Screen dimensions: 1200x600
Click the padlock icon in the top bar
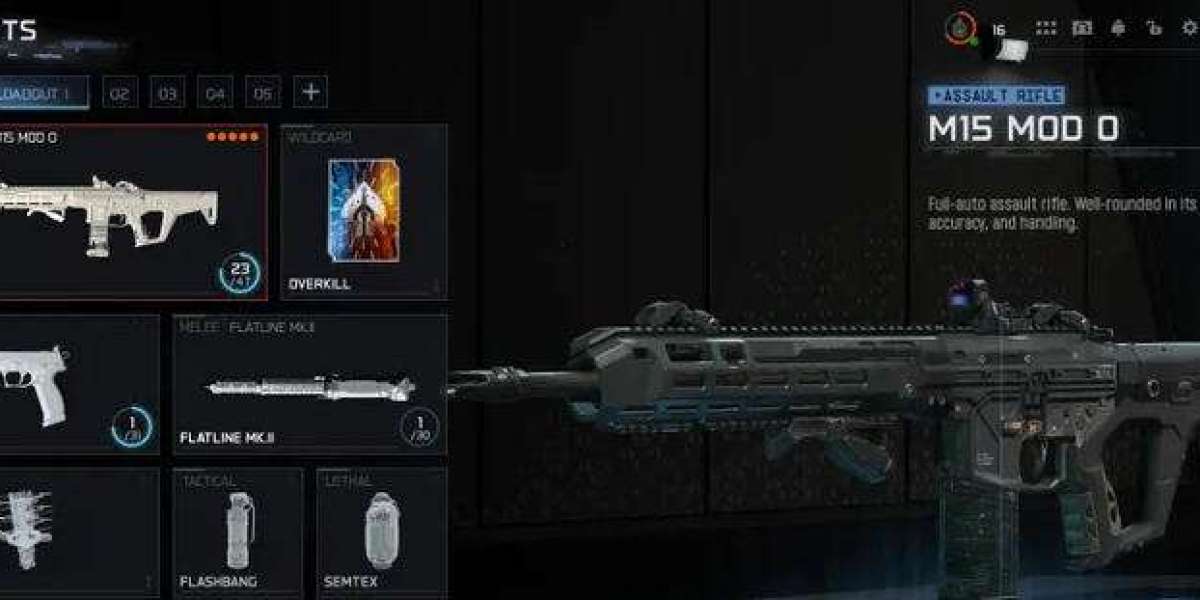pos(1154,28)
